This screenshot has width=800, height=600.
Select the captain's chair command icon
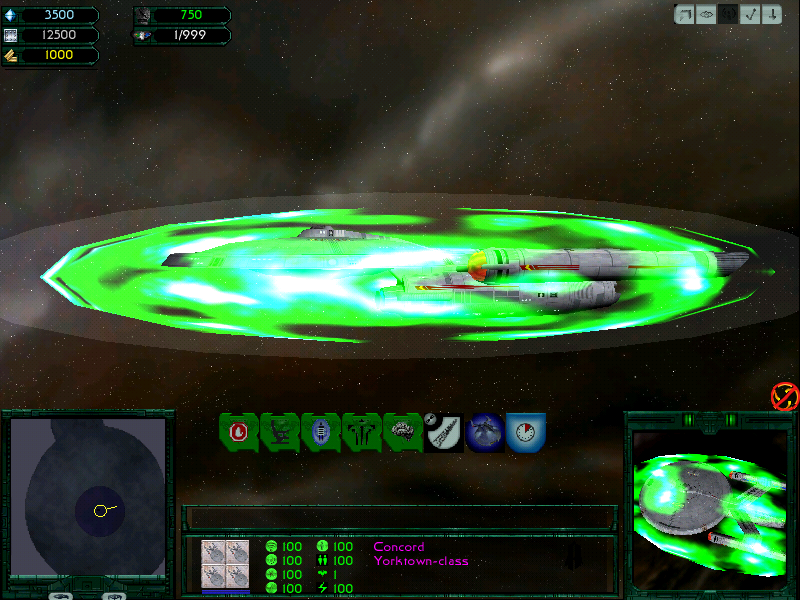click(279, 432)
